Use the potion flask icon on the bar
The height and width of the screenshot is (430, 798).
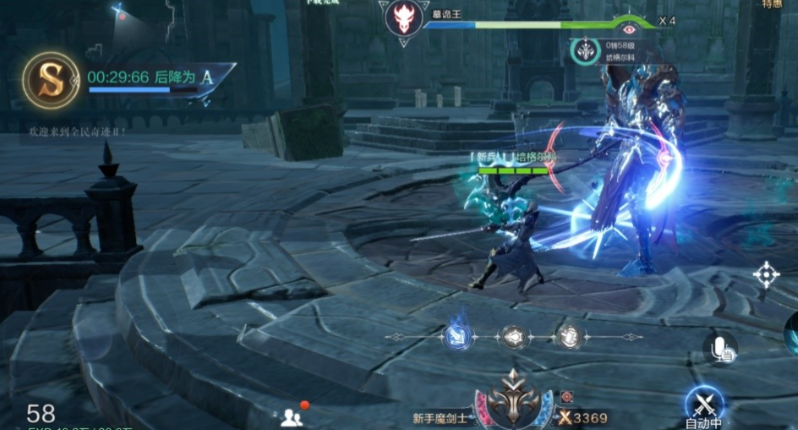[569, 337]
